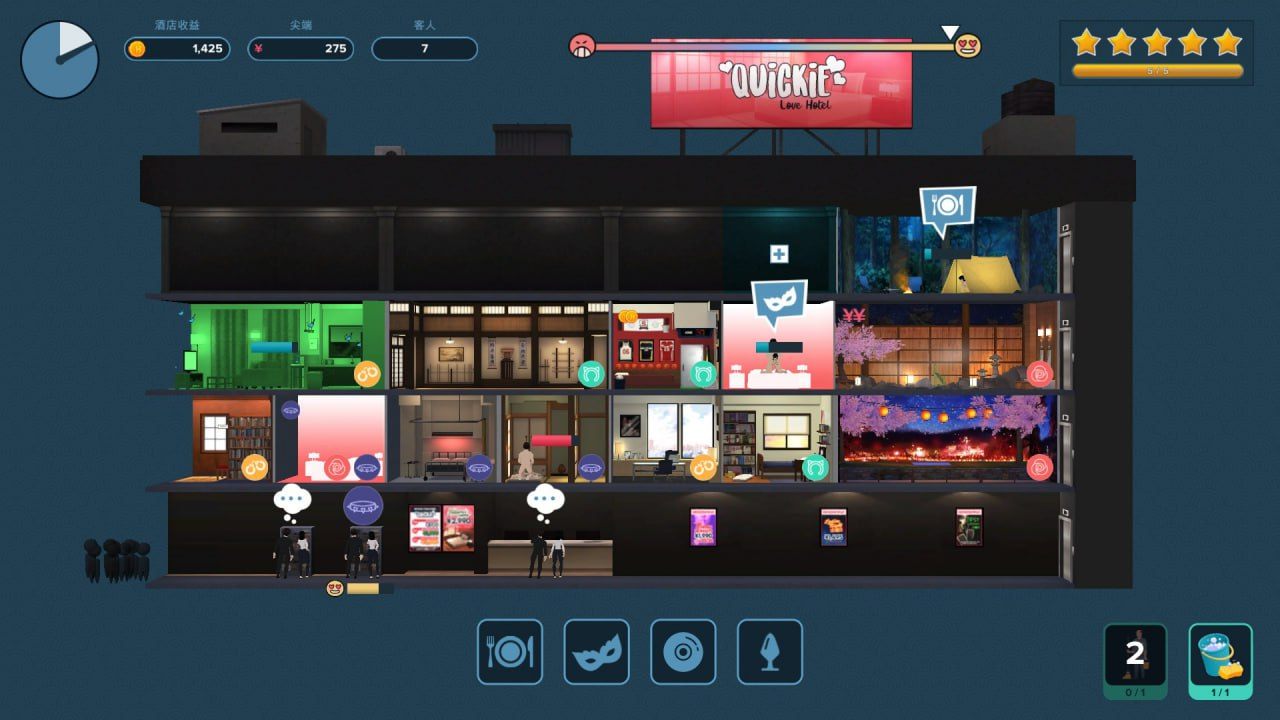Image resolution: width=1280 pixels, height=720 pixels.
Task: Select the plug toy icon in the toolbar
Action: [770, 654]
